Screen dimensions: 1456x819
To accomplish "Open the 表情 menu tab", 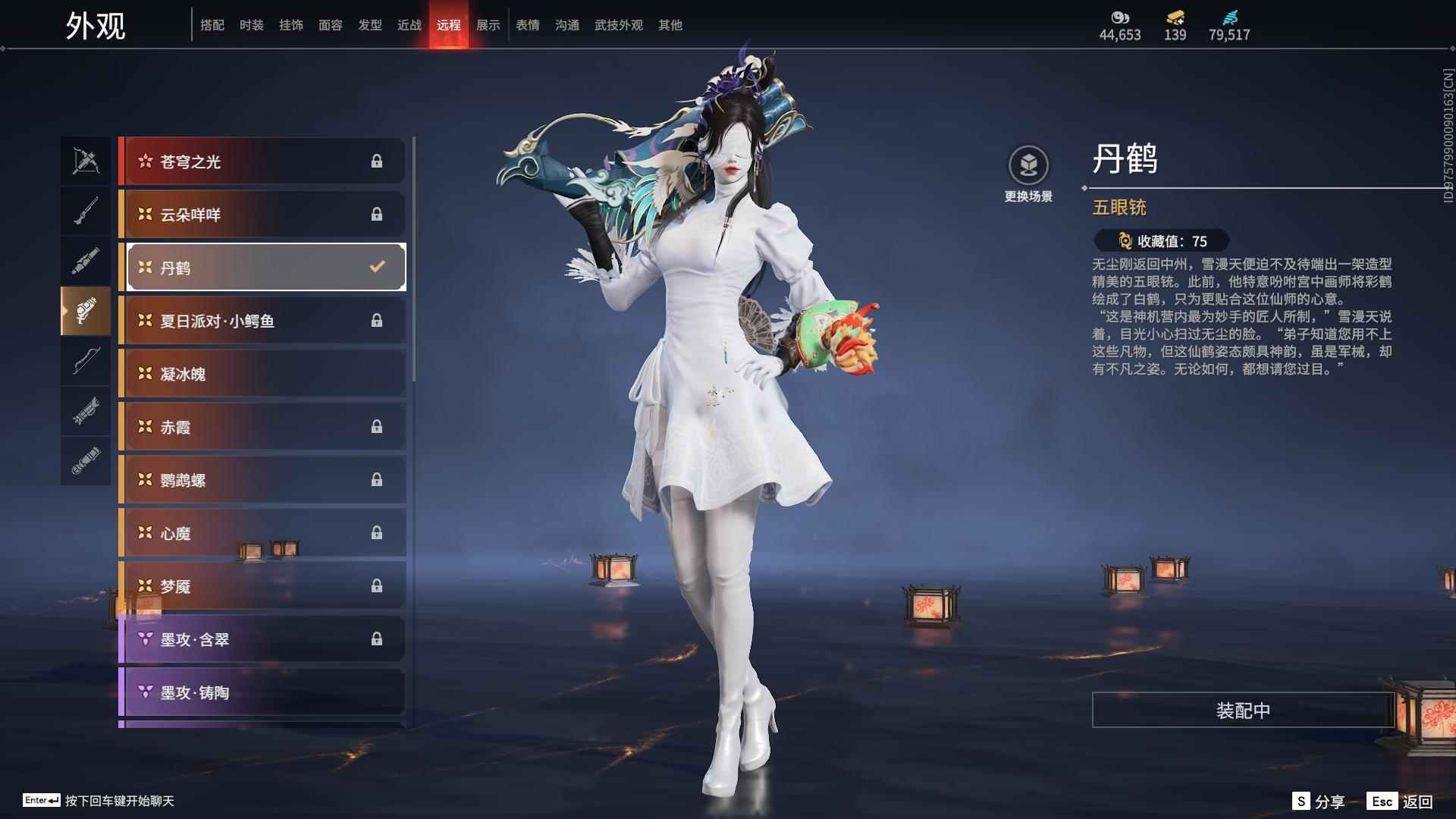I will (x=526, y=24).
